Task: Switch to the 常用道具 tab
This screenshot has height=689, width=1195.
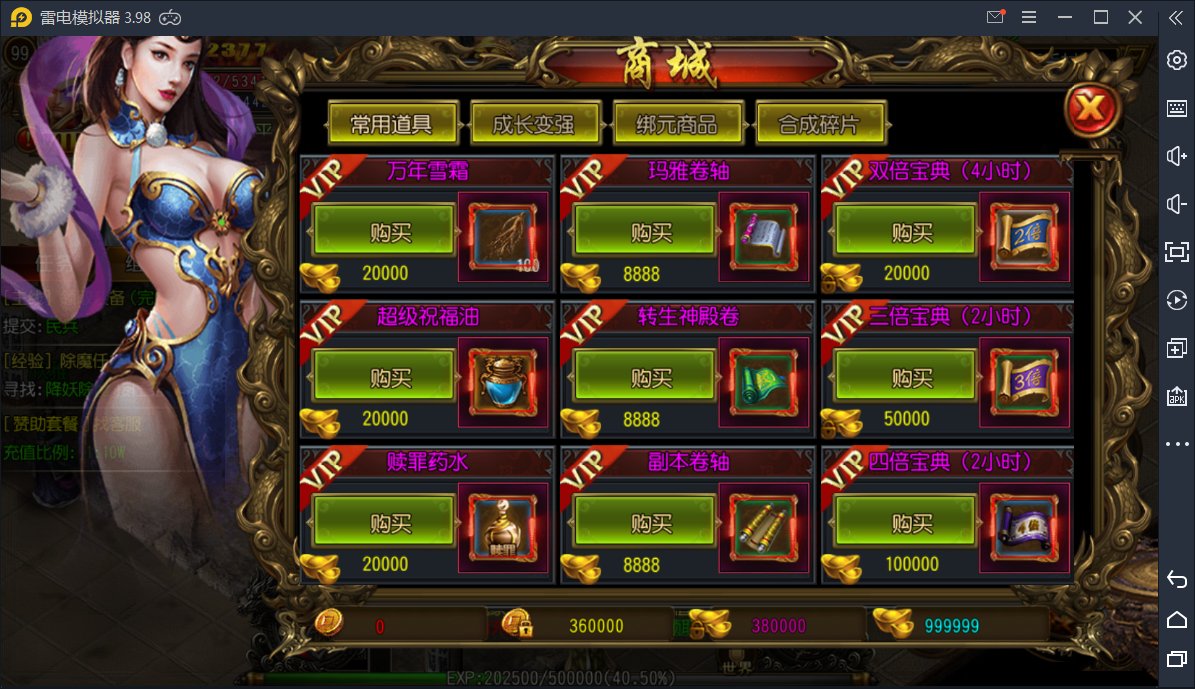Action: pyautogui.click(x=392, y=124)
